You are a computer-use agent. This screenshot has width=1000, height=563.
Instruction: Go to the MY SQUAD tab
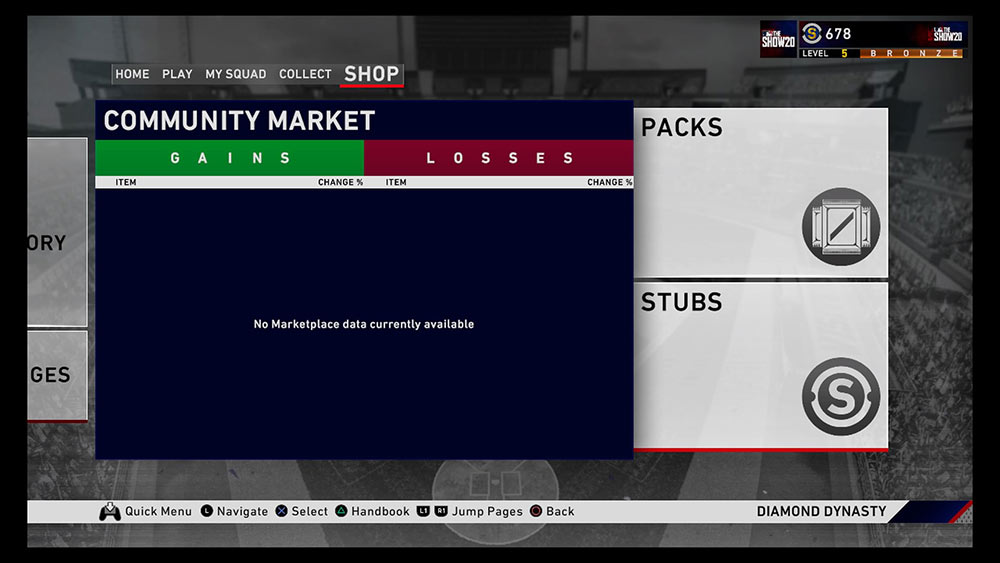click(236, 74)
